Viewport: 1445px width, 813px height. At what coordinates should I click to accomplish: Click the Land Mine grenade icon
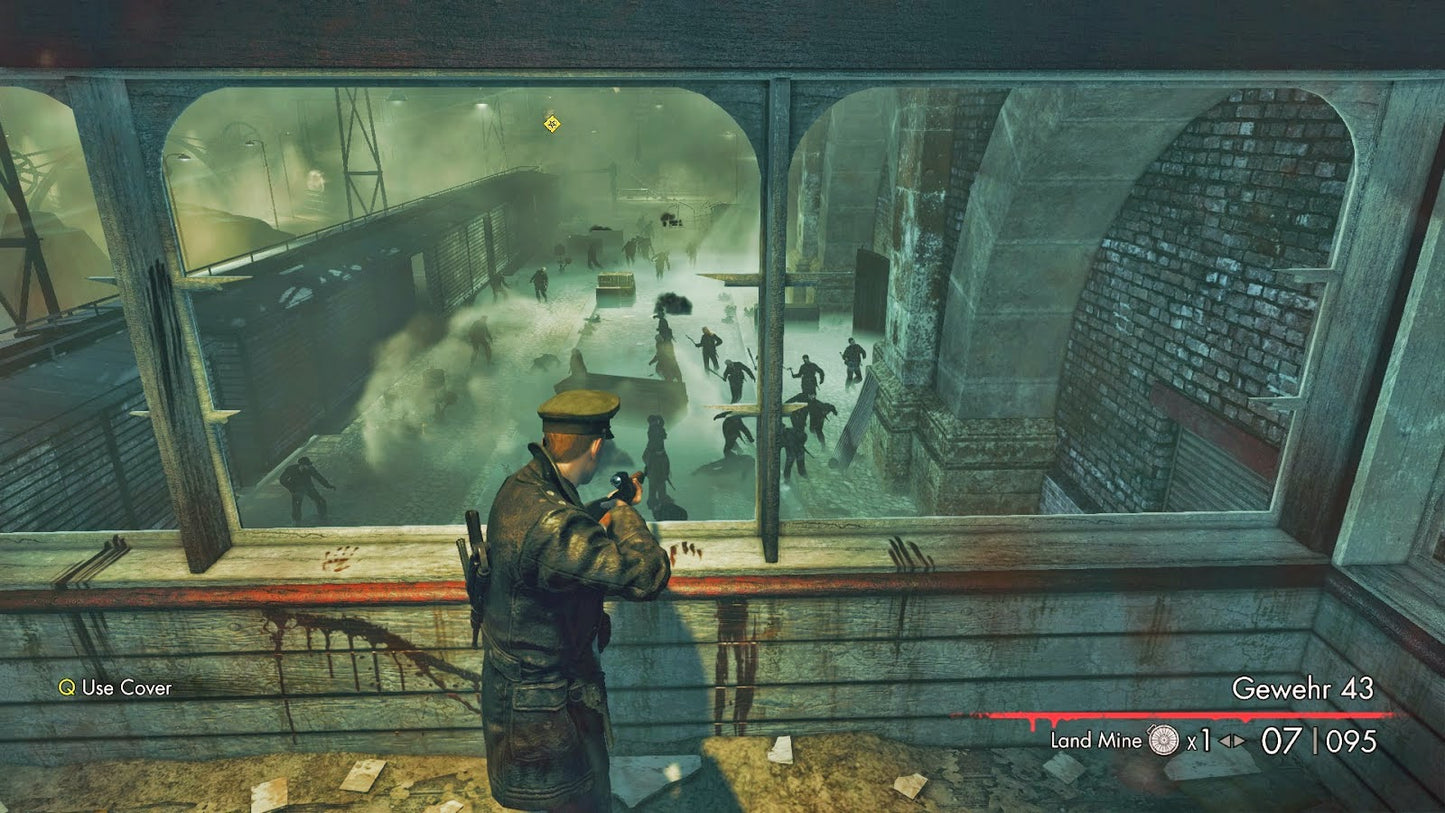pos(1163,741)
